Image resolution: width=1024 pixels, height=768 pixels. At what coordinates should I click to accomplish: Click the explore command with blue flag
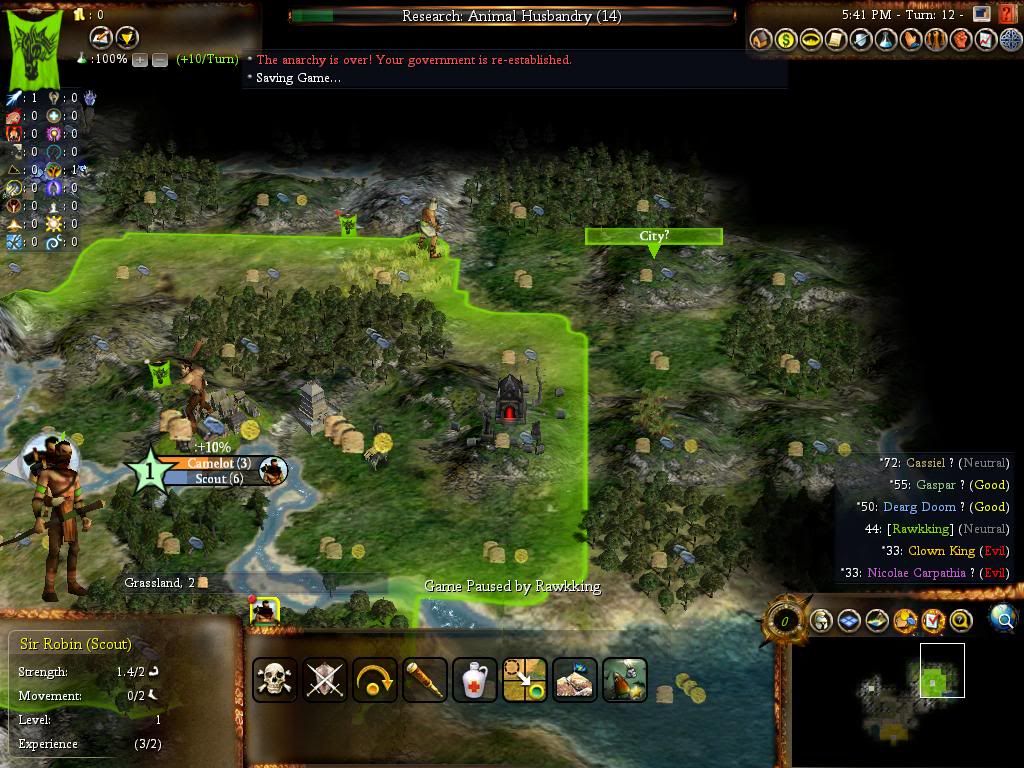574,680
